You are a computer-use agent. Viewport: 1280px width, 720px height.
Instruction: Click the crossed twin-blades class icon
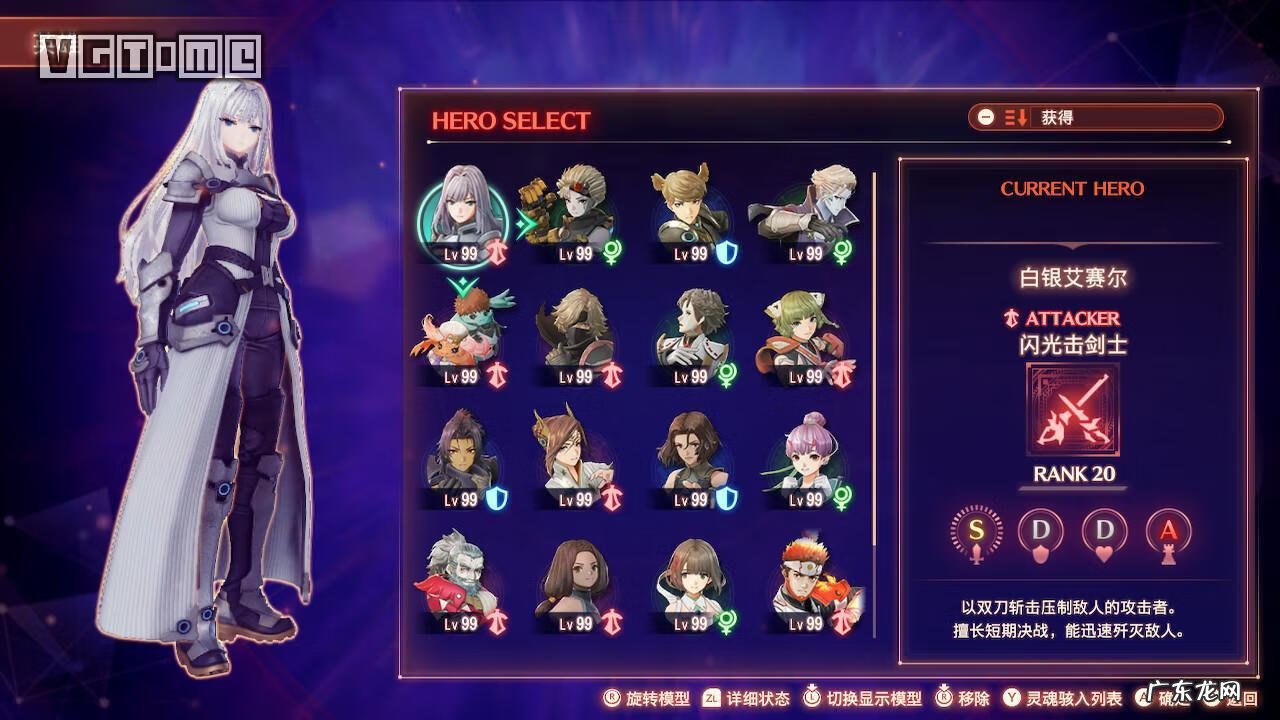click(x=1073, y=410)
